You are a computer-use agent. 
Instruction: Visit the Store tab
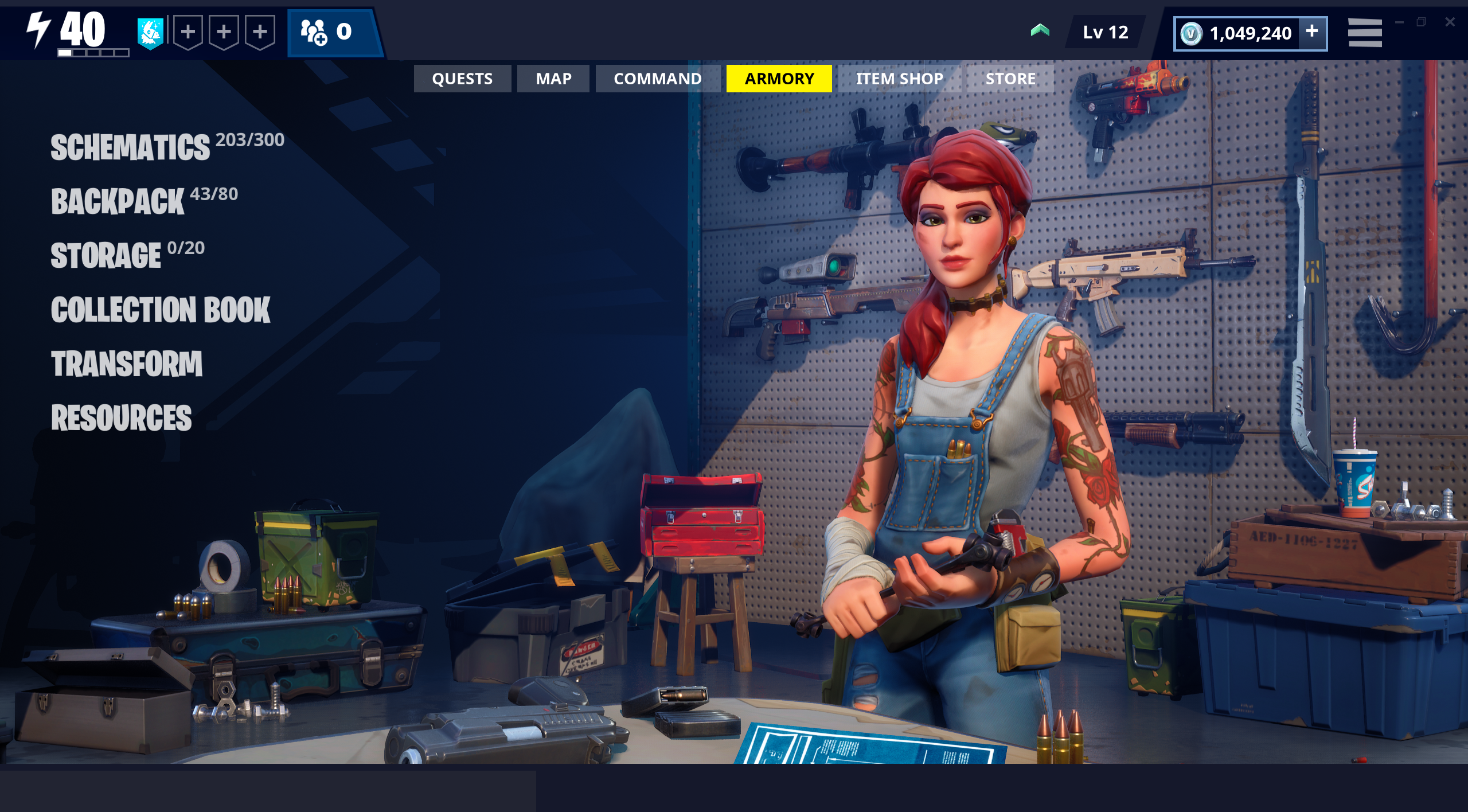point(1010,79)
